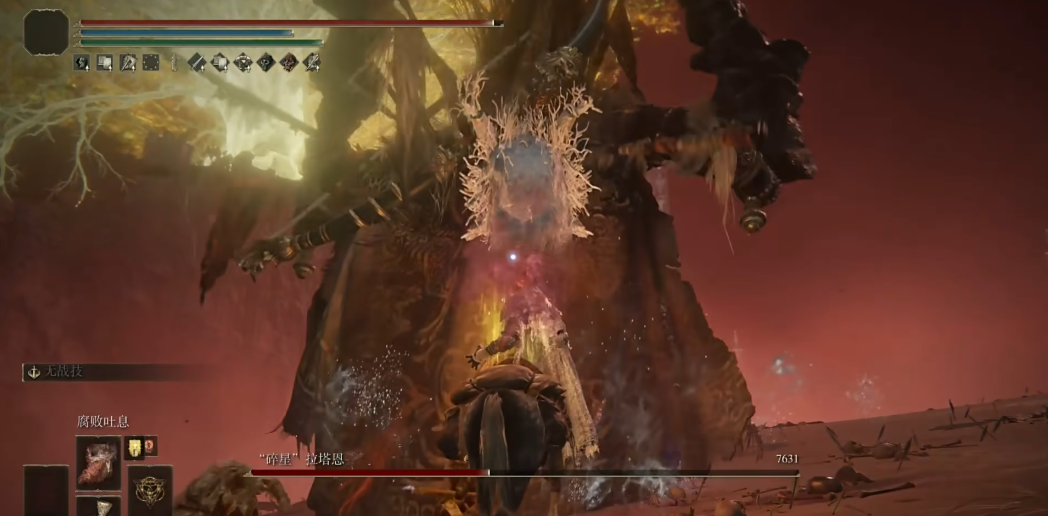The width and height of the screenshot is (1048, 516).
Task: Click the empty character portrait frame
Action: pyautogui.click(x=46, y=31)
